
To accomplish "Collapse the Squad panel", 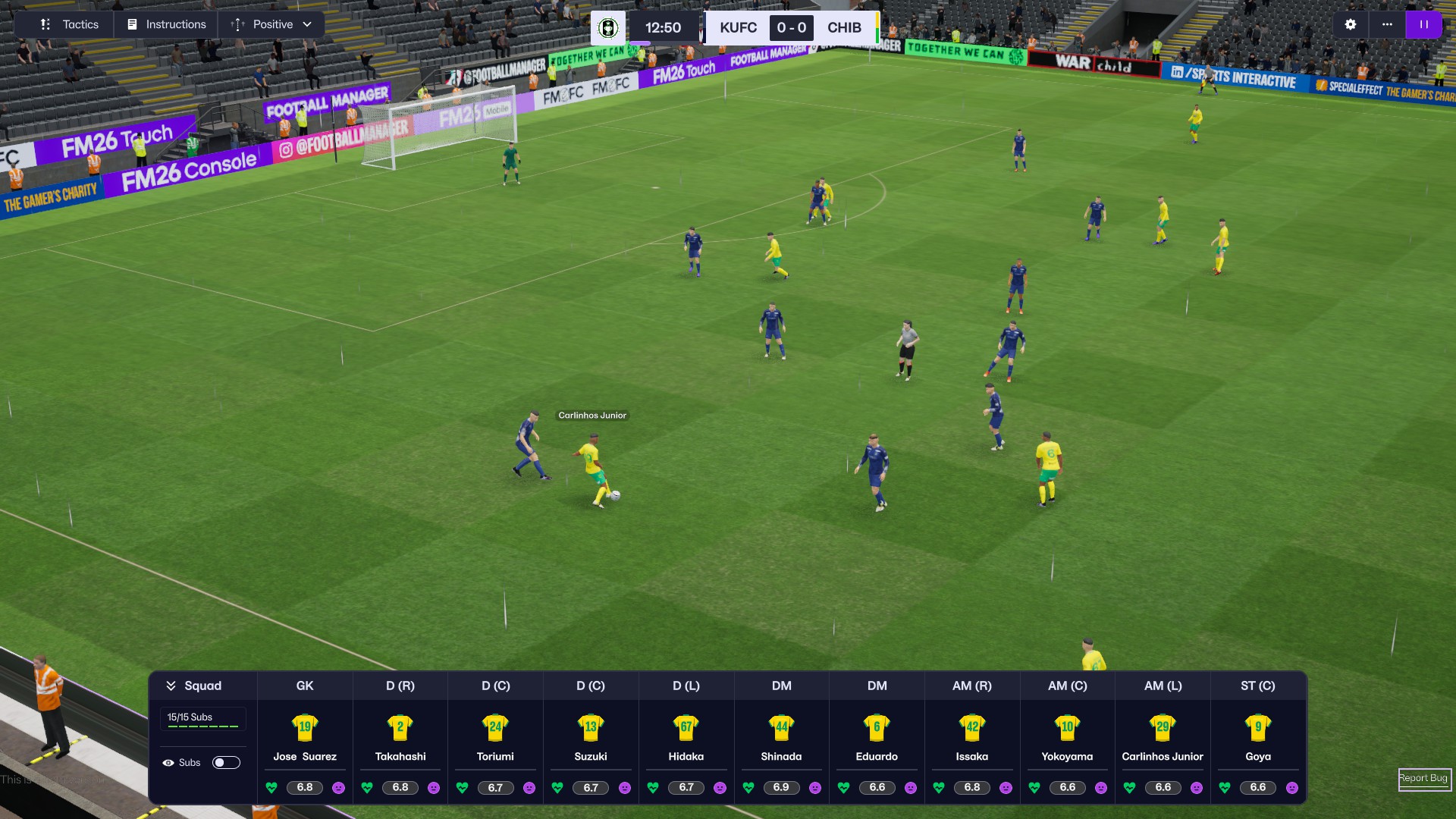I will [194, 686].
